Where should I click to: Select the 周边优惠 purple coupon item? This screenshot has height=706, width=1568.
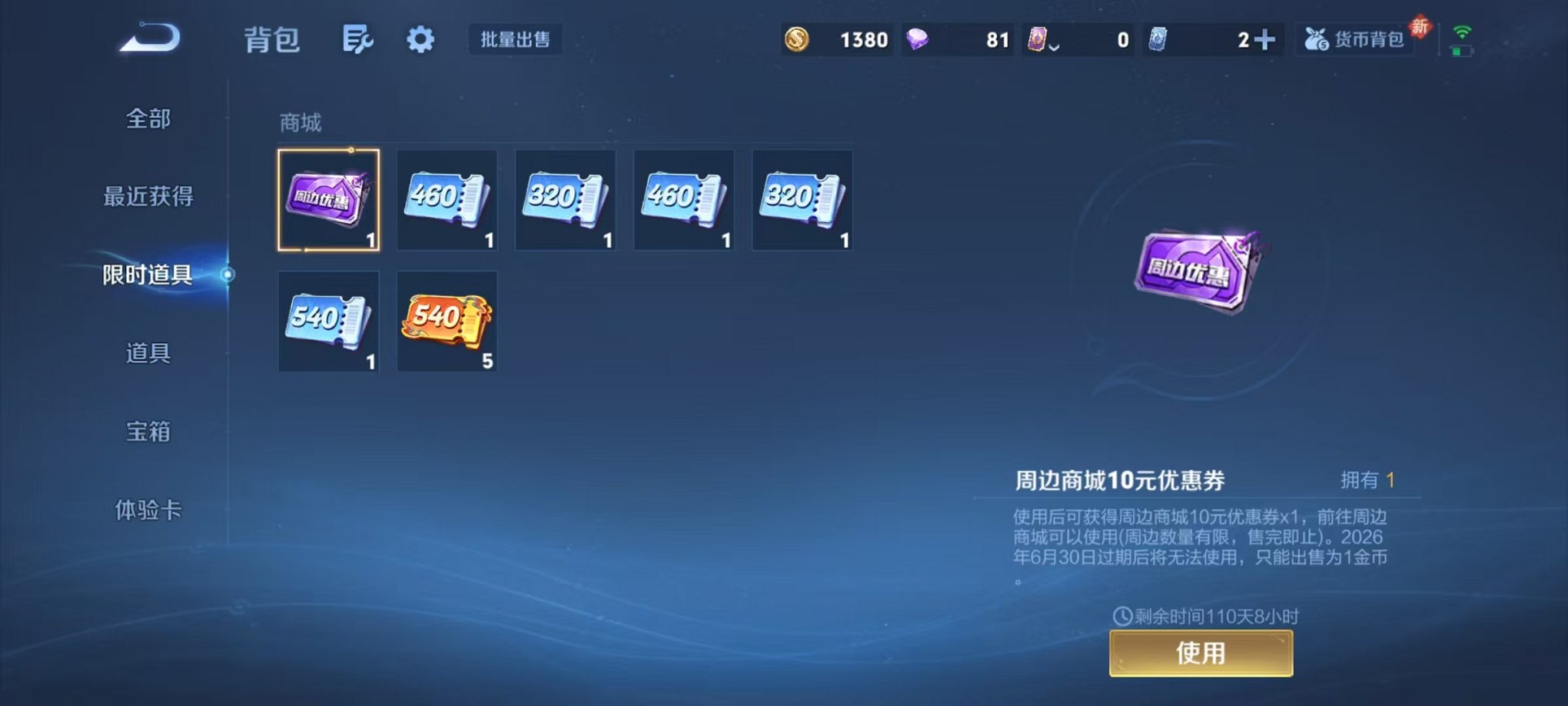[x=329, y=201]
